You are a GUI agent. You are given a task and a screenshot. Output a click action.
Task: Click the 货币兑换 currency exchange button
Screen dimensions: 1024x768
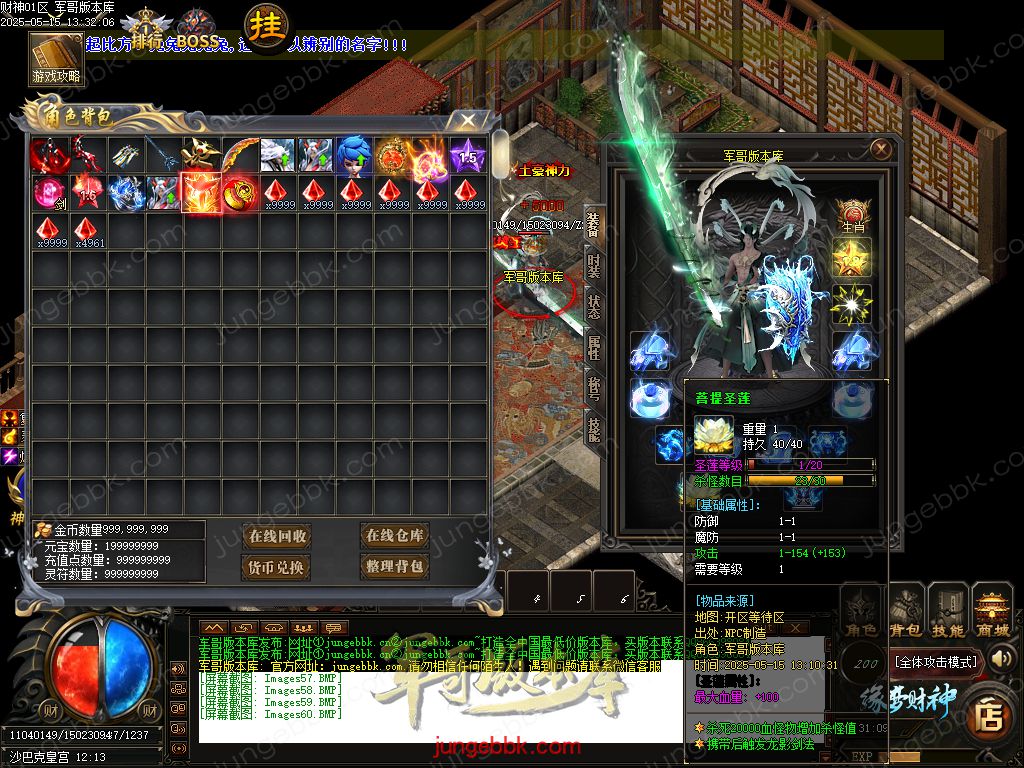(x=278, y=567)
